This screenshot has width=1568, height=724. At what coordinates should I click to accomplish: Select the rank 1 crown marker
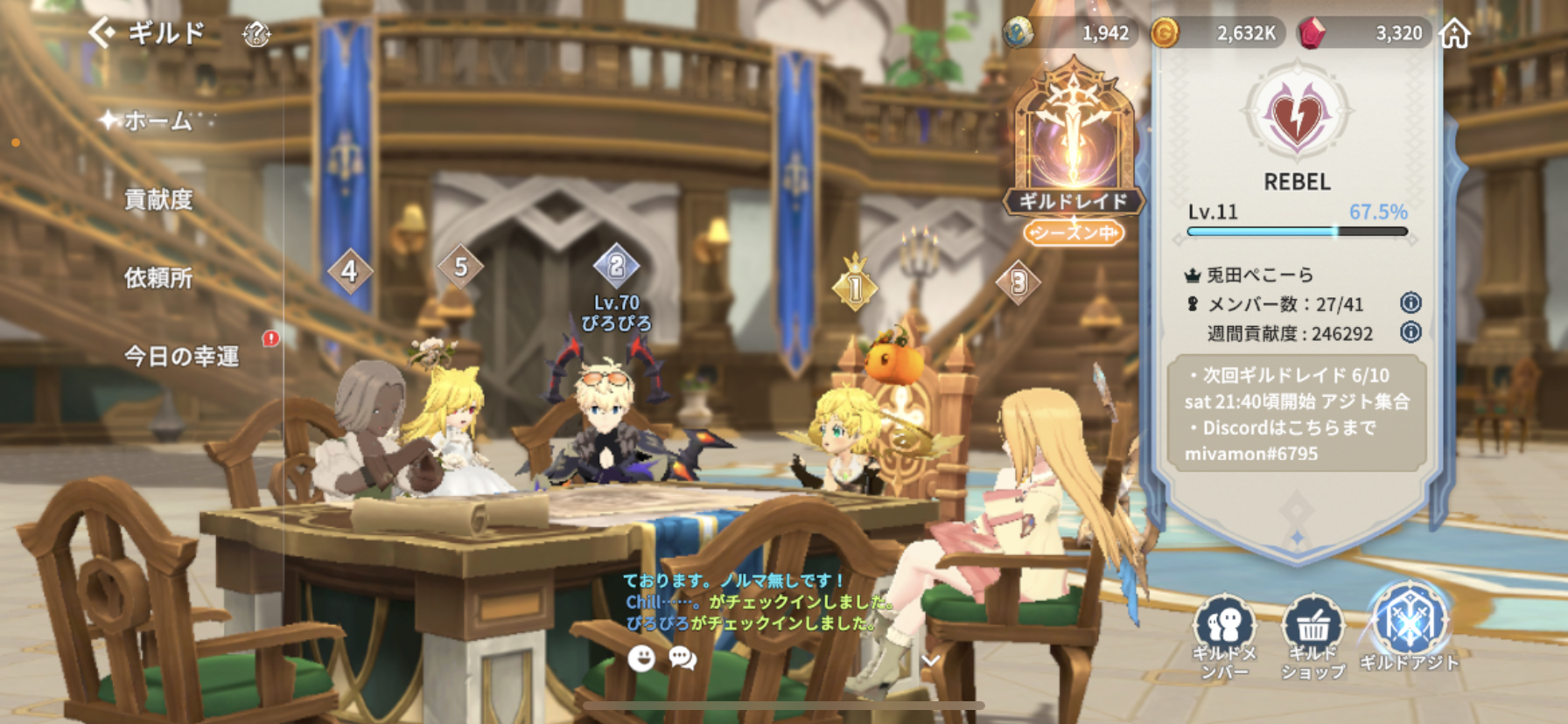(x=855, y=285)
